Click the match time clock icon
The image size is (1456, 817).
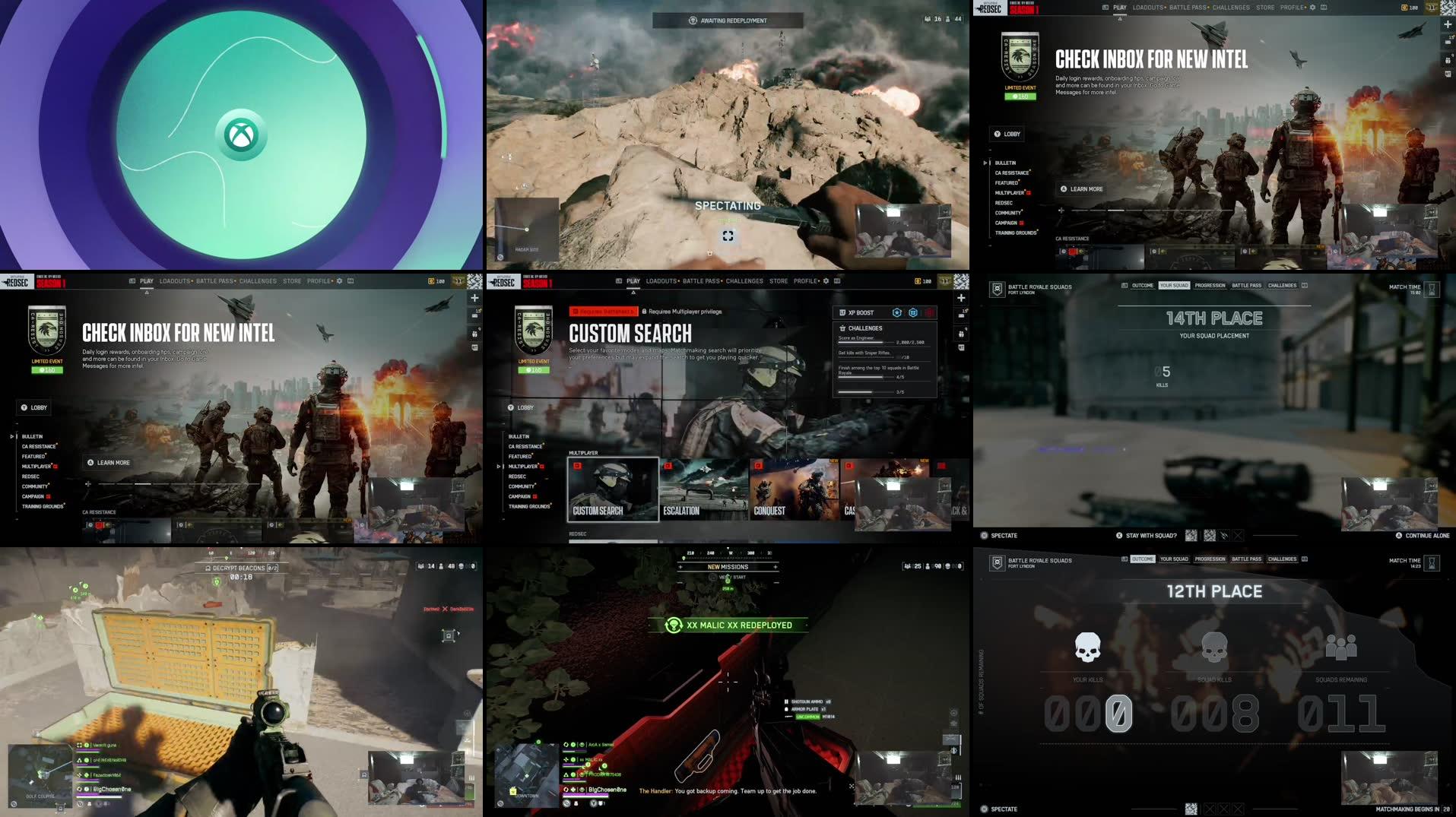pos(1431,289)
